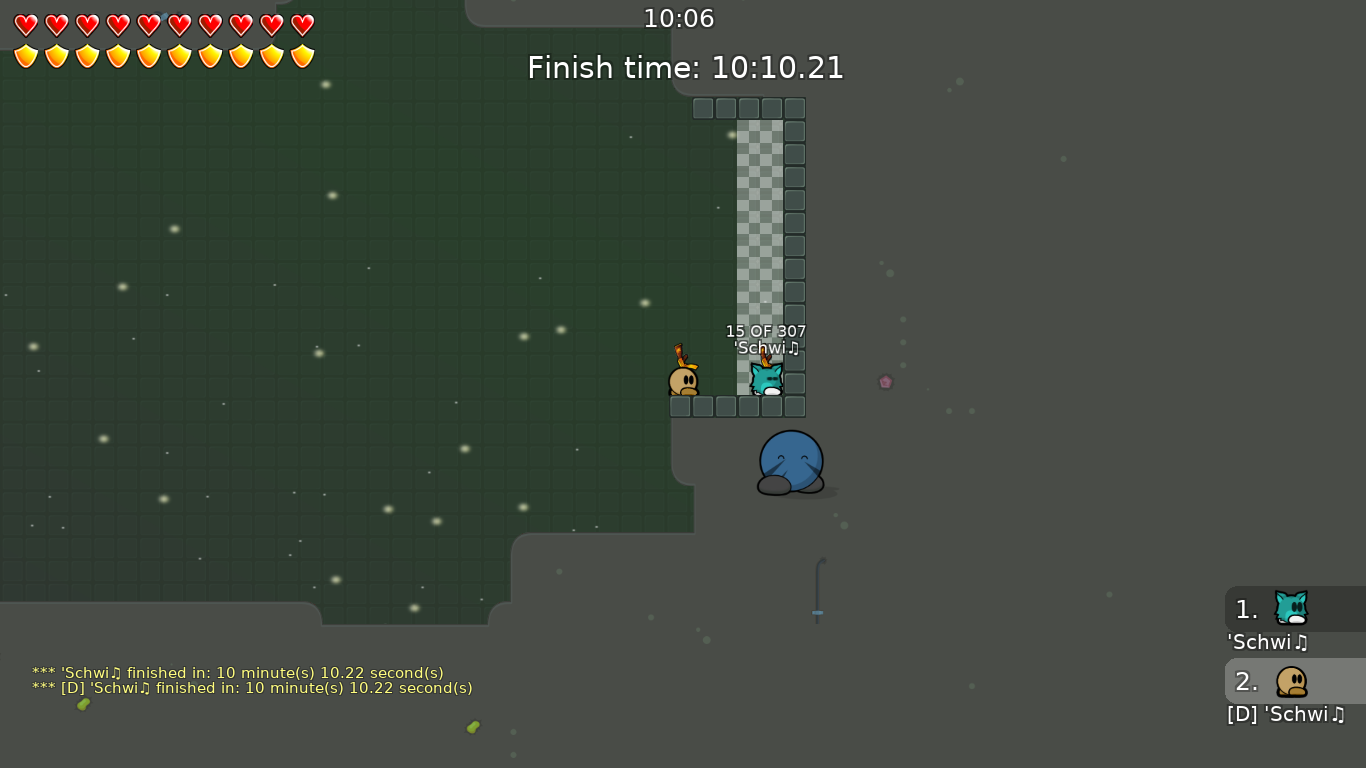Image resolution: width=1366 pixels, height=768 pixels.
Task: Click the yellow bunny character near the tiles
Action: tap(683, 380)
